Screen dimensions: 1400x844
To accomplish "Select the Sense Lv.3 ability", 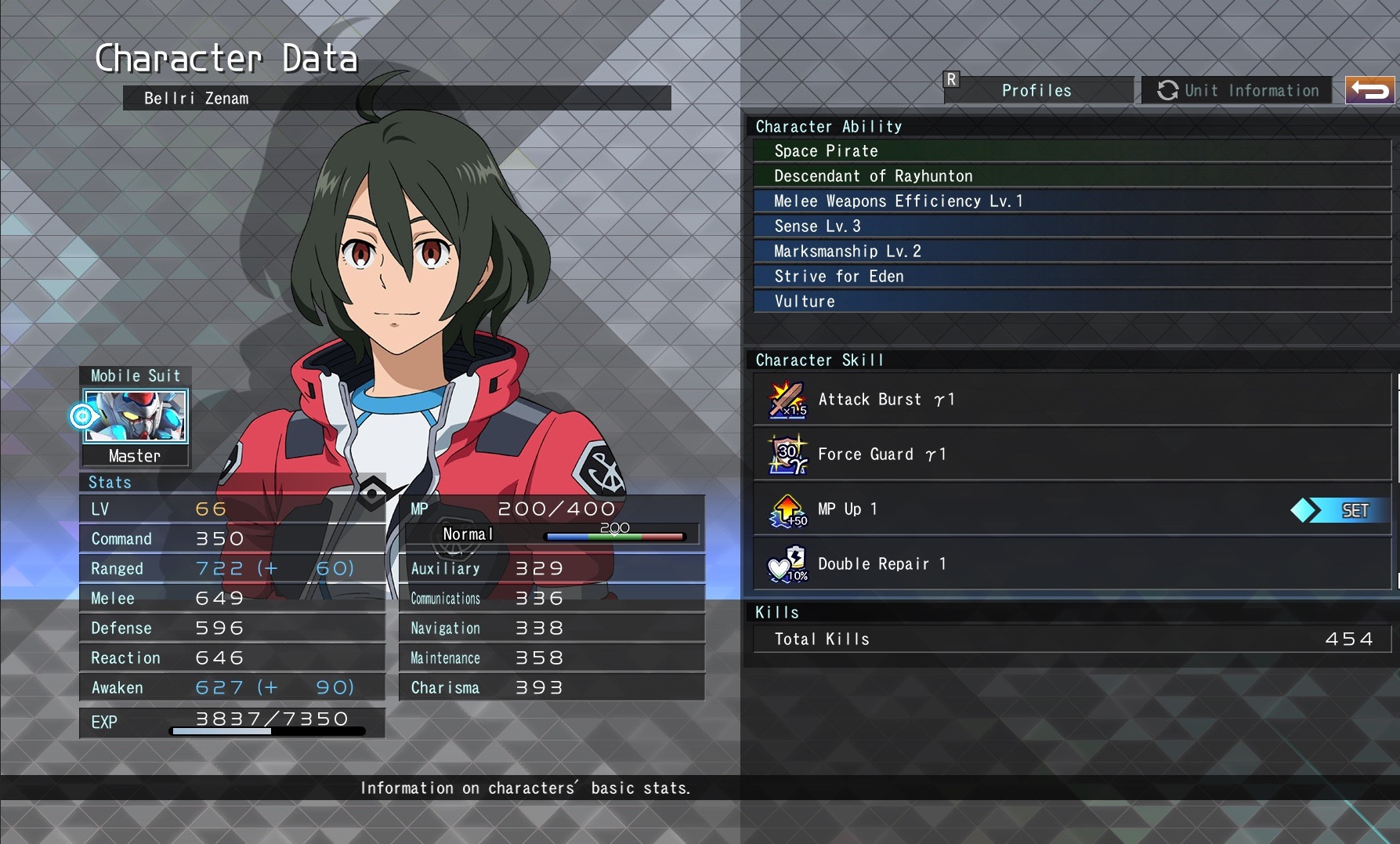I will click(1072, 226).
